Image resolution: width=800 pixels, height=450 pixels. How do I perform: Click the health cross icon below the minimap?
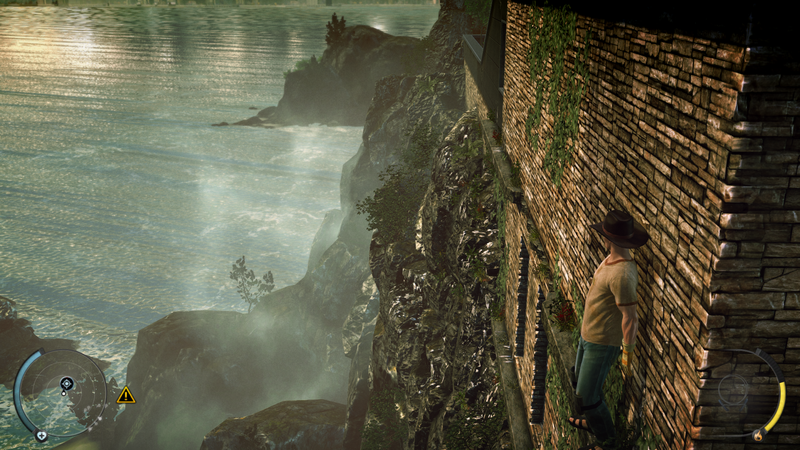point(41,436)
